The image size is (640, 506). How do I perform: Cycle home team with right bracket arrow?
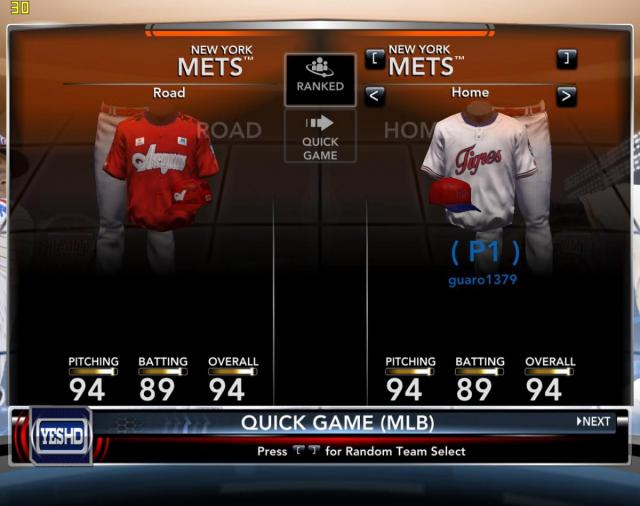(x=566, y=59)
